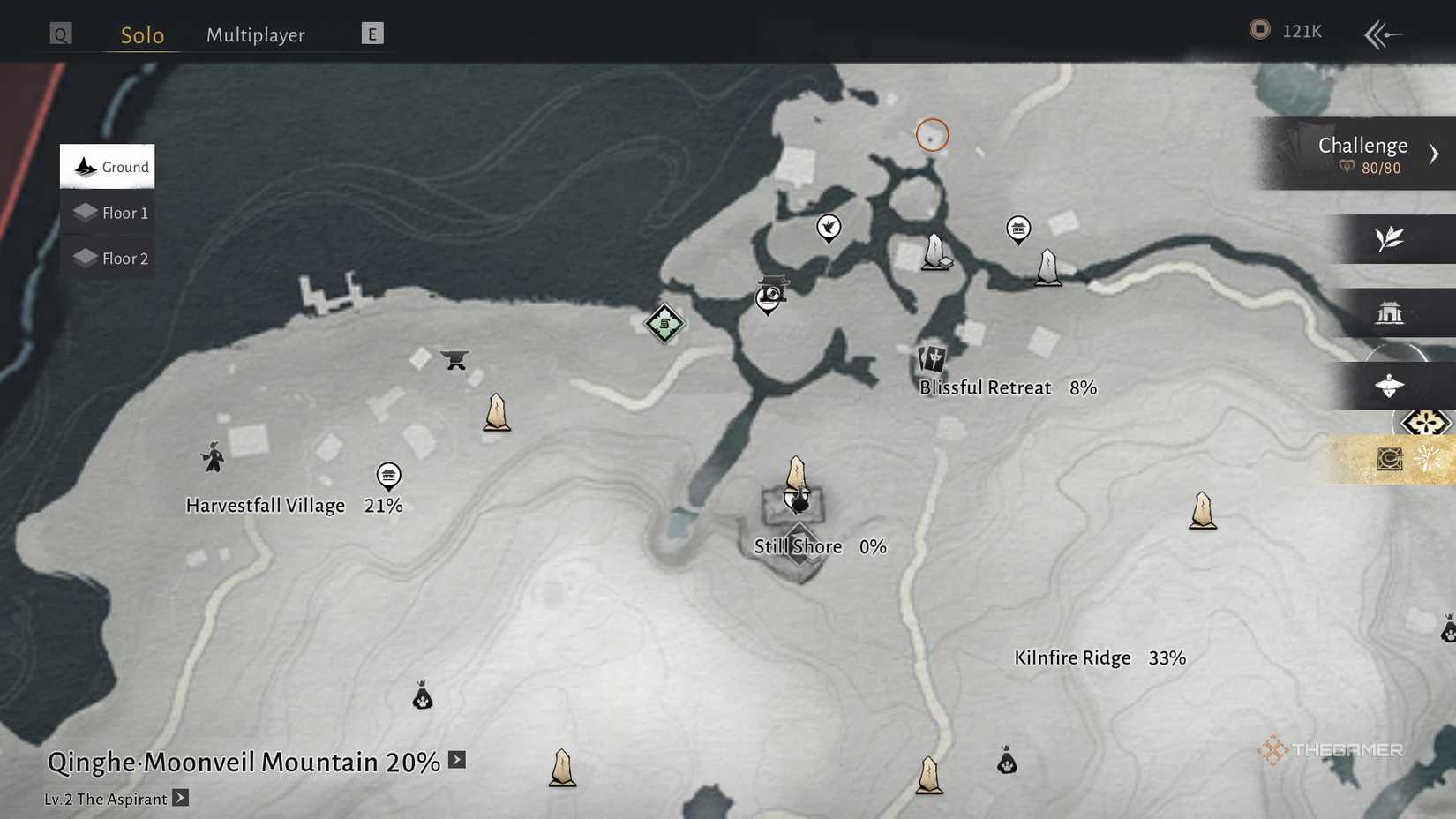Viewport: 1456px width, 819px height.
Task: Open the temple landmark filter icon
Action: point(1392,313)
